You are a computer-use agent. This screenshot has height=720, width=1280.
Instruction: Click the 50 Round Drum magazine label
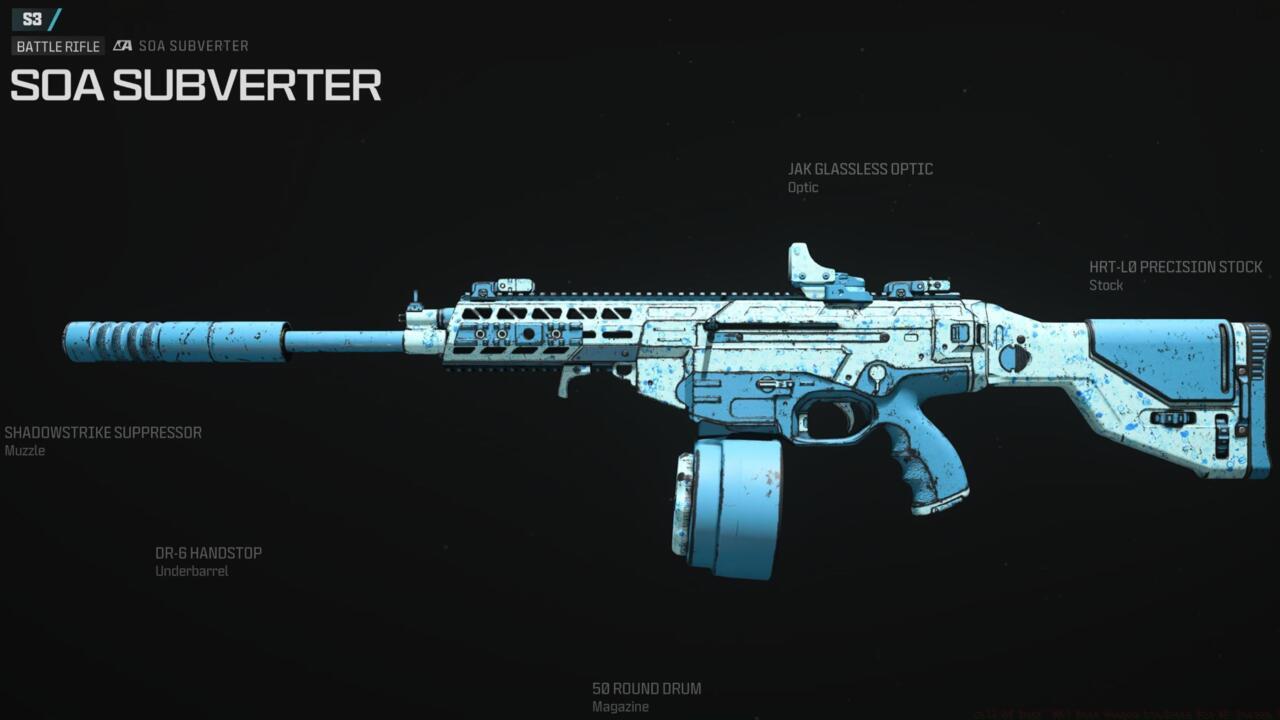[x=646, y=689]
